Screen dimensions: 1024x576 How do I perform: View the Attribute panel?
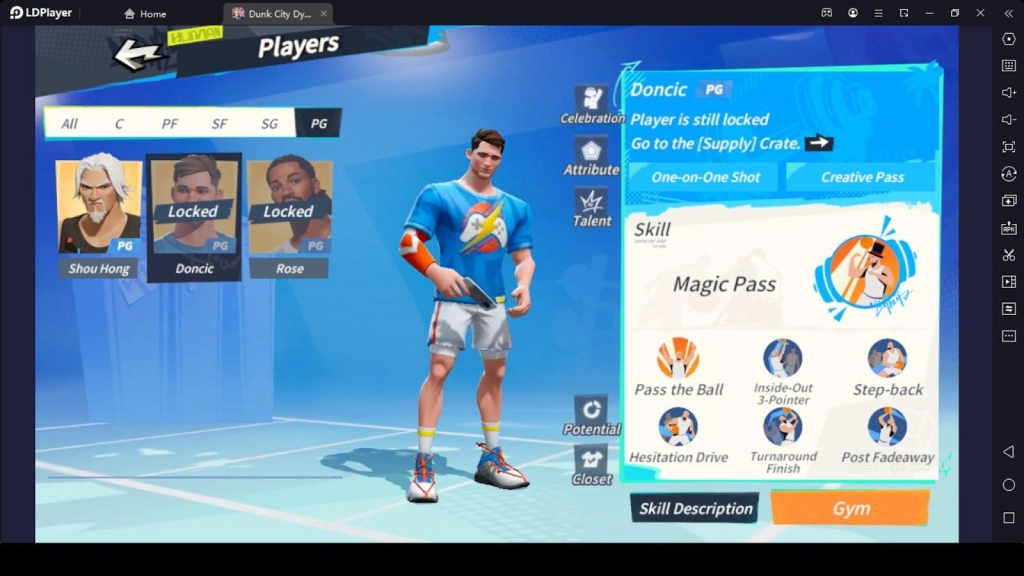pyautogui.click(x=592, y=157)
